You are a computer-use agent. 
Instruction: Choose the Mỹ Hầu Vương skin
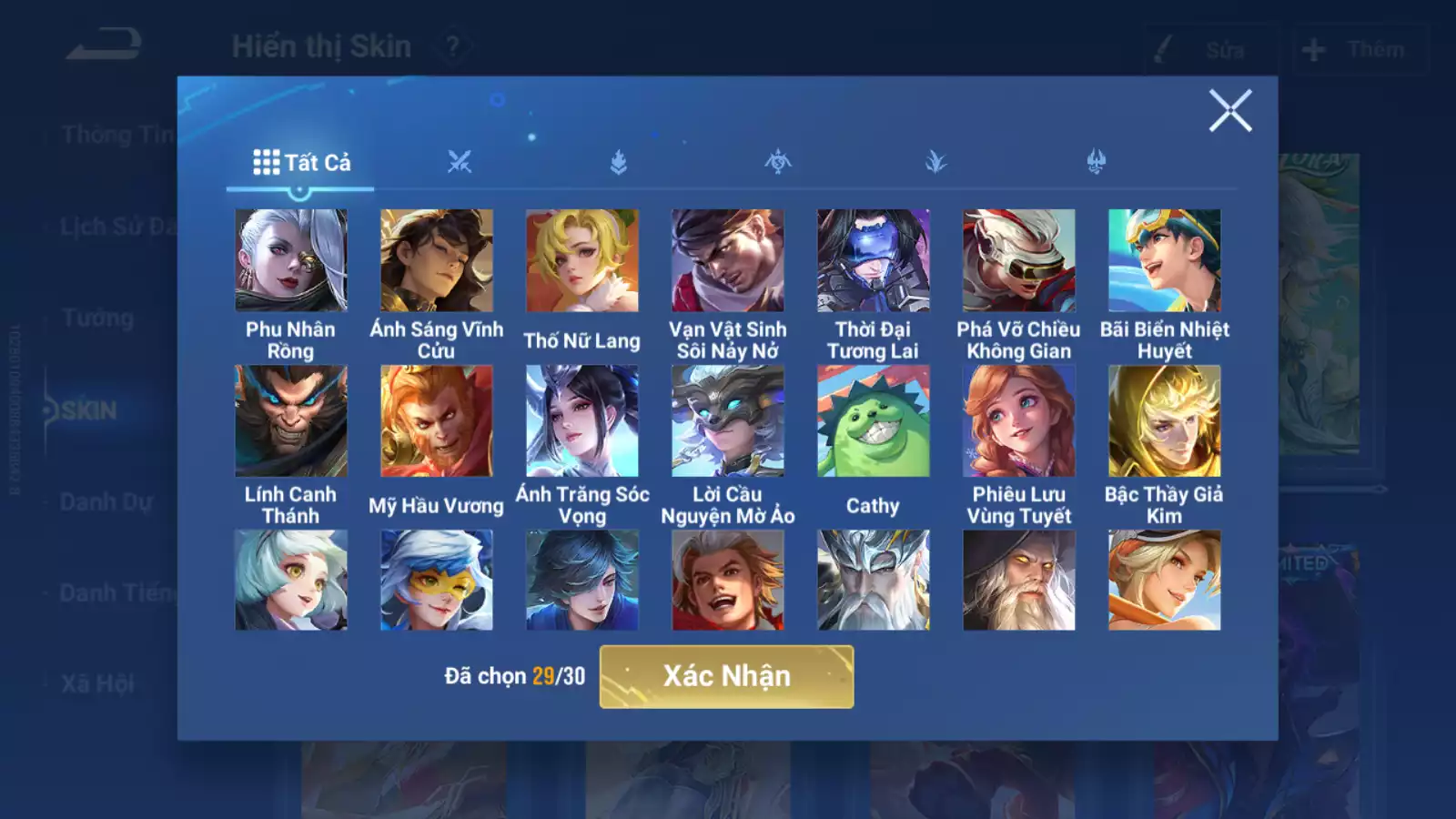pos(436,421)
